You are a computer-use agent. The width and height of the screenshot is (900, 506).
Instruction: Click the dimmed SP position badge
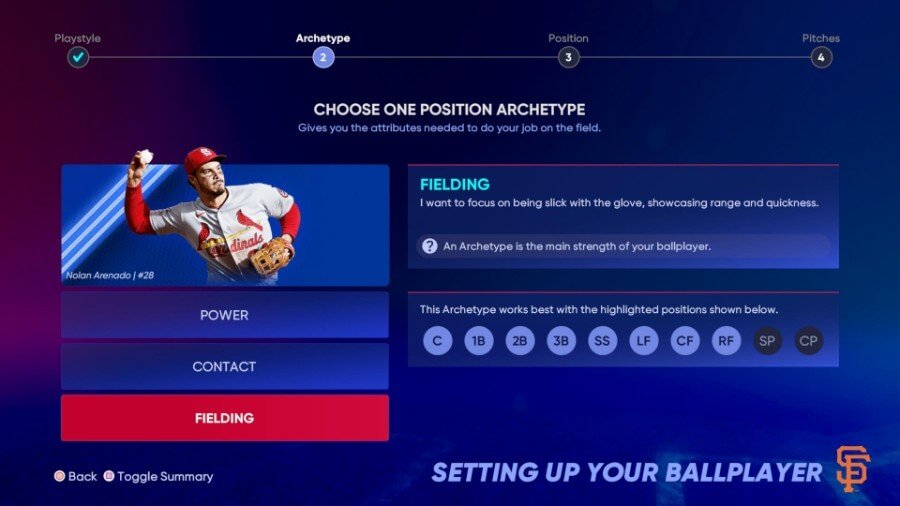(768, 341)
